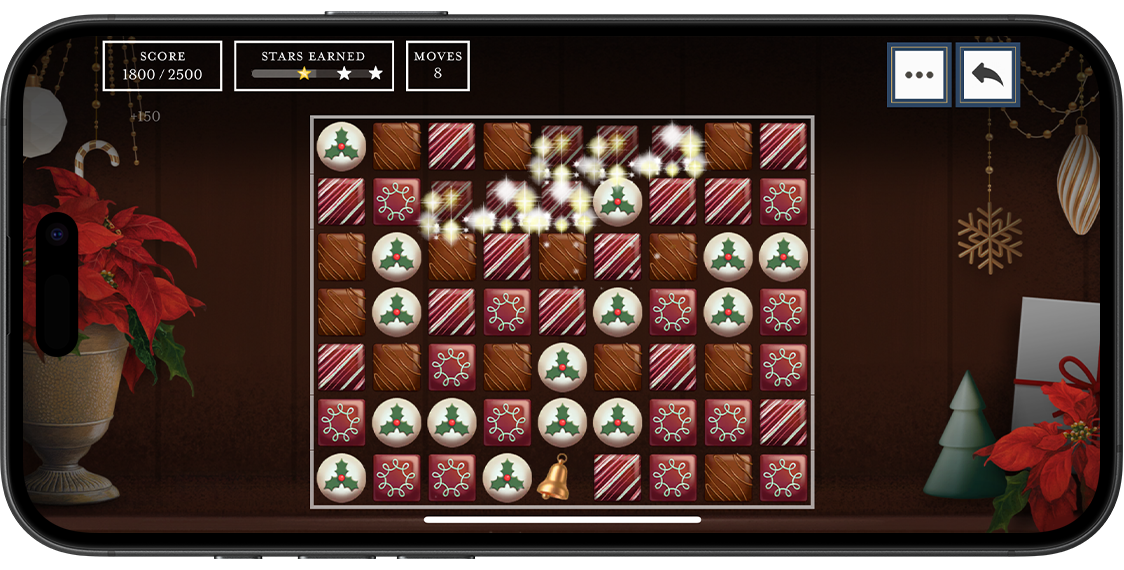
Task: Select the holly cookie beside the golden bell
Action: (507, 477)
